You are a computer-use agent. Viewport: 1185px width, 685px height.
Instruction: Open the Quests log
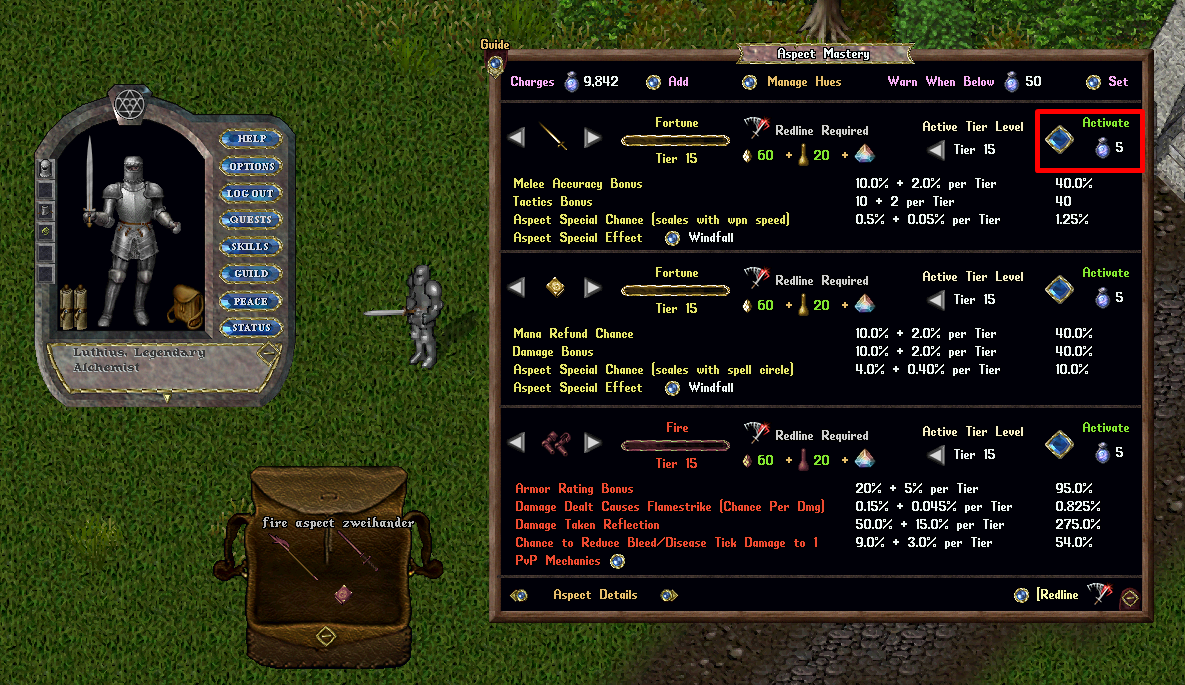tap(250, 220)
